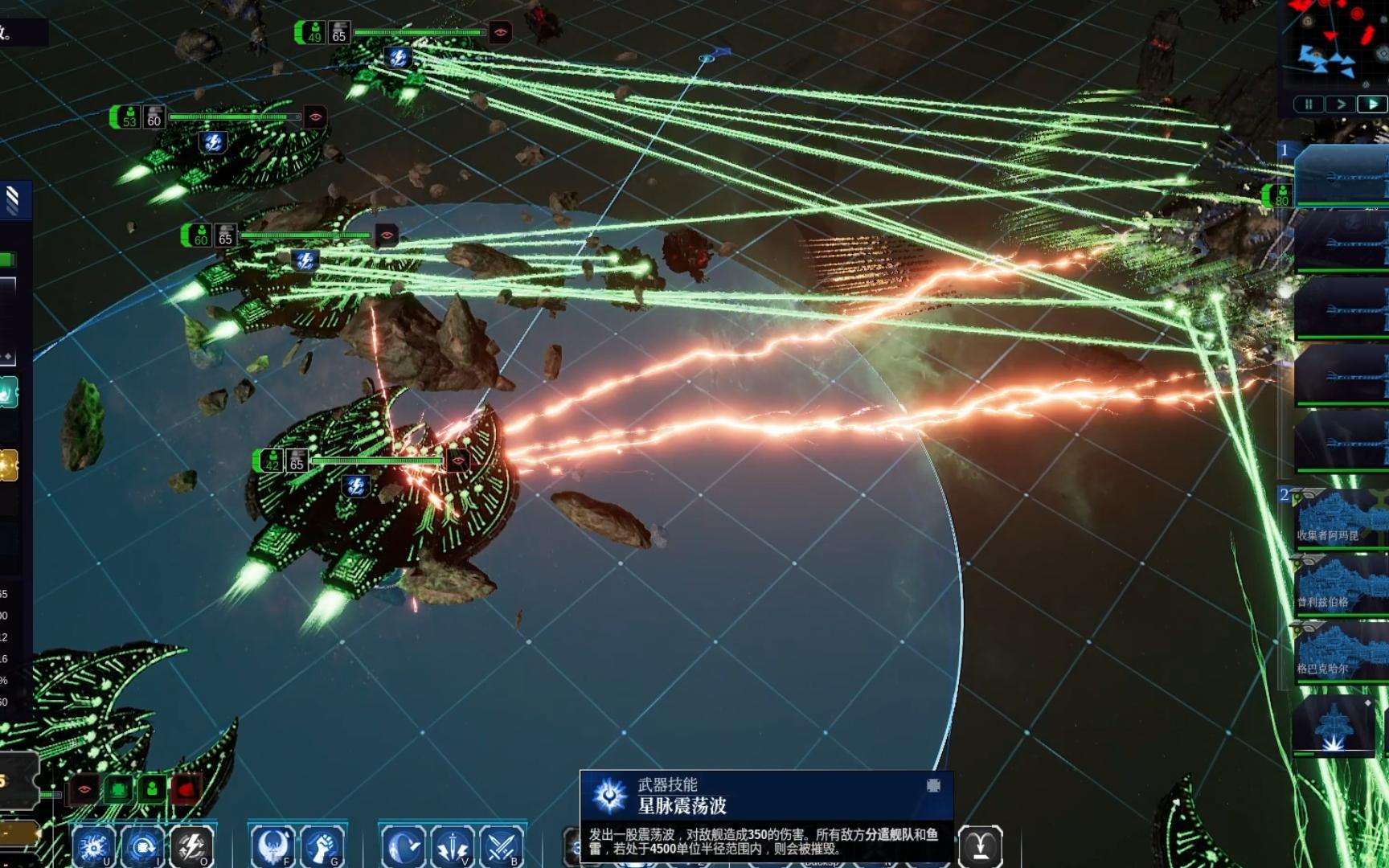This screenshot has width=1389, height=868.
Task: Activate the circular reload skill (I)
Action: [x=144, y=846]
